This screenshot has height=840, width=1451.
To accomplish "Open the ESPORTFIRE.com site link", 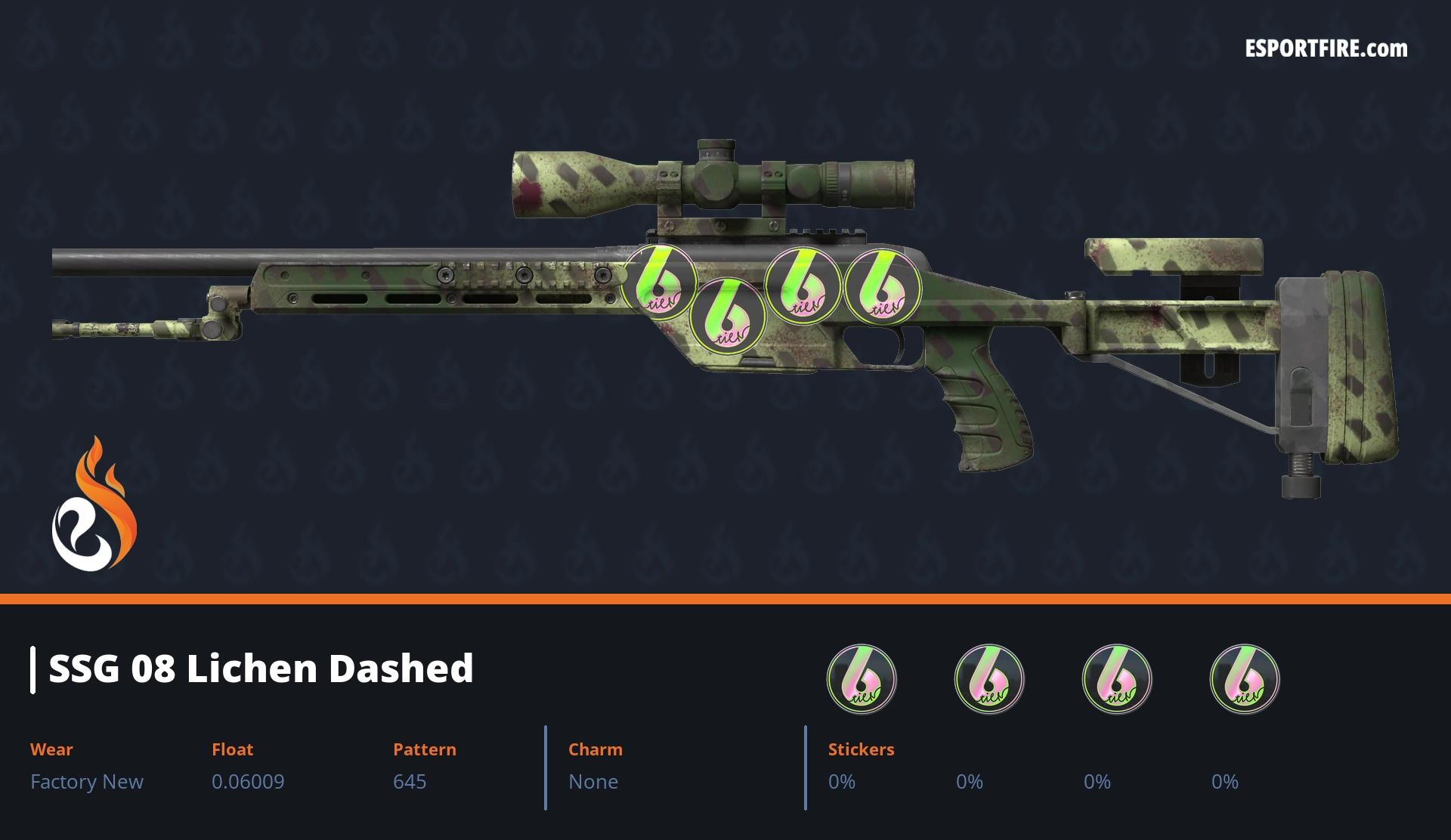I will point(1326,49).
